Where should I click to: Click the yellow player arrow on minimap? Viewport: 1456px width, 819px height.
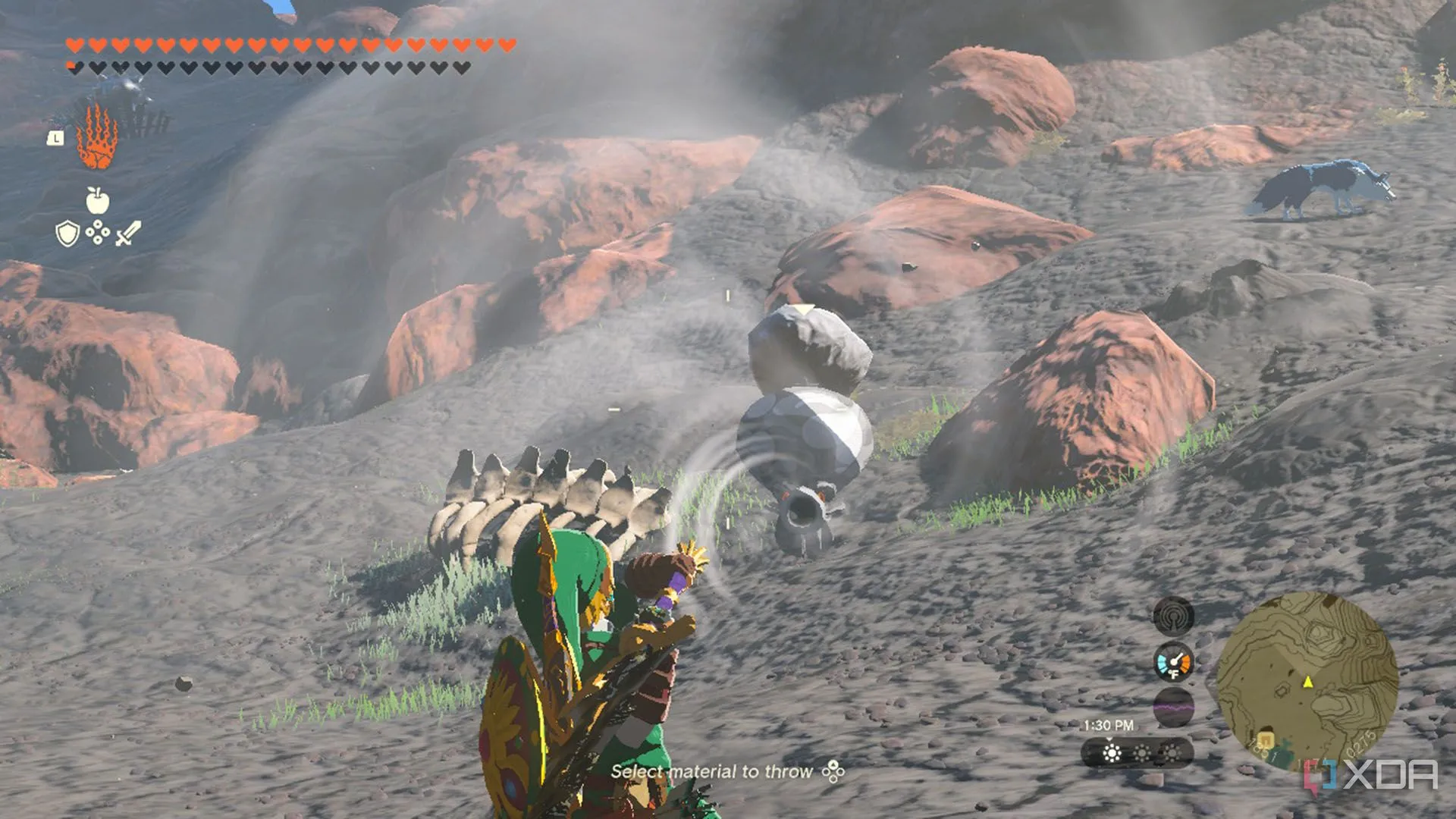coord(1308,682)
